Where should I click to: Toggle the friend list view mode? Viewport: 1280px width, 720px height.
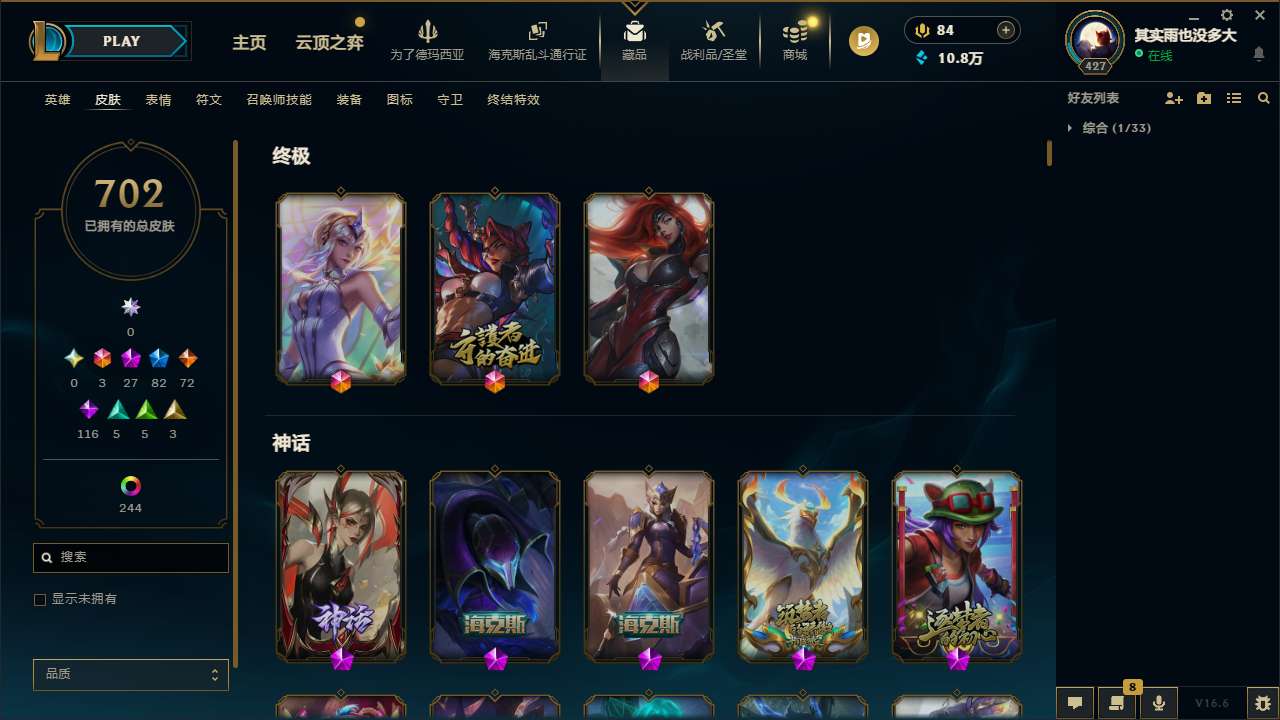click(x=1234, y=98)
